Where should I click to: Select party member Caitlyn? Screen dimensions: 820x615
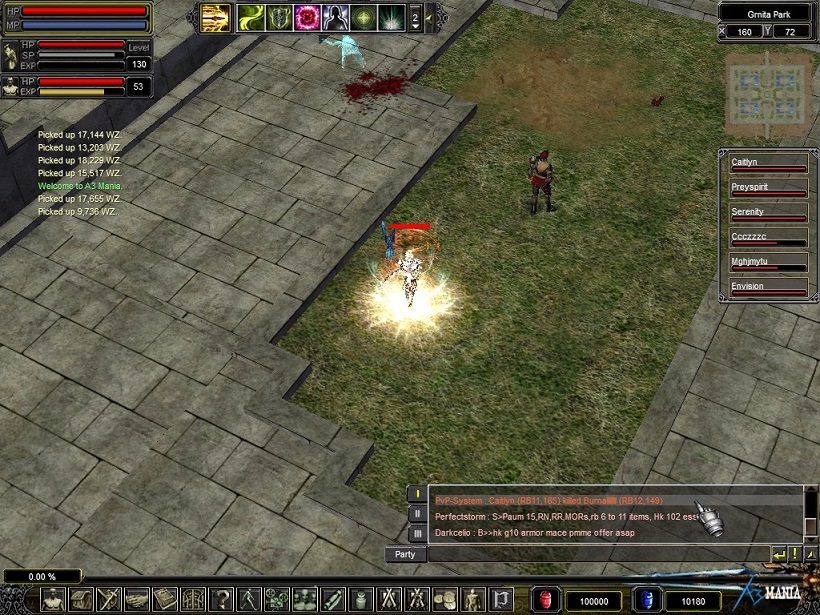click(767, 162)
